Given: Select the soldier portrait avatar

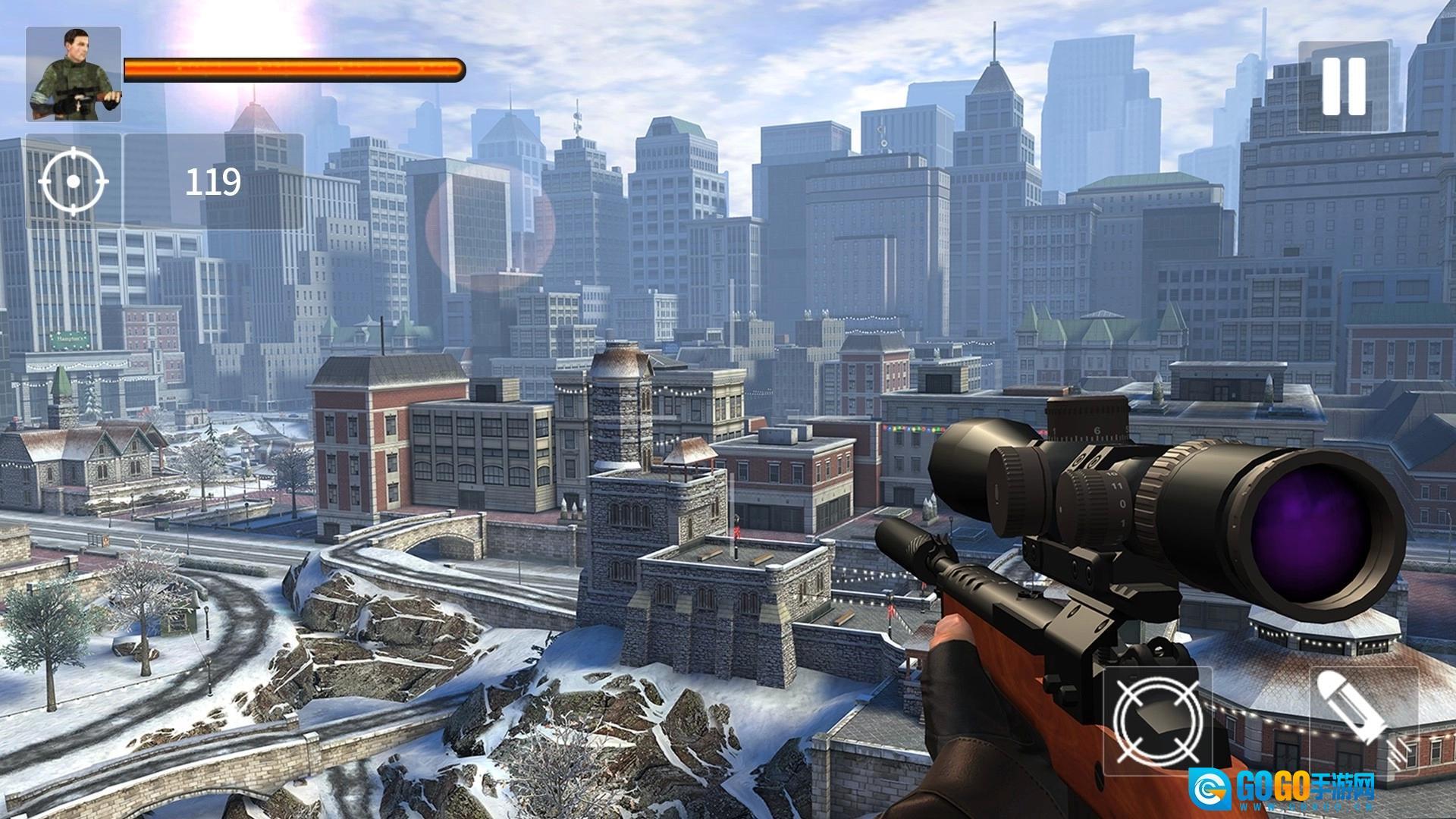Looking at the screenshot, I should [74, 74].
